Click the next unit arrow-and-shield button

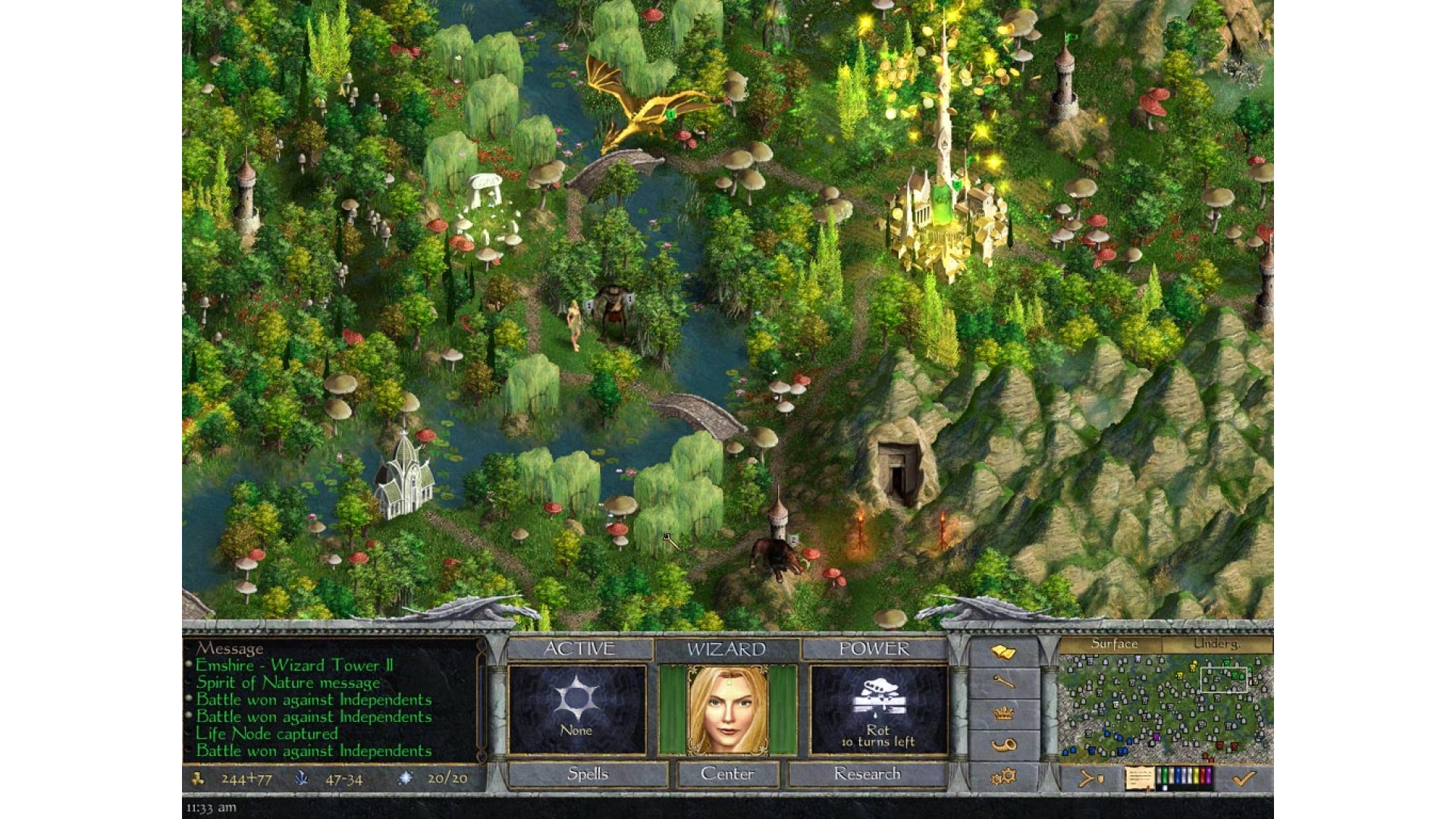pyautogui.click(x=1090, y=778)
